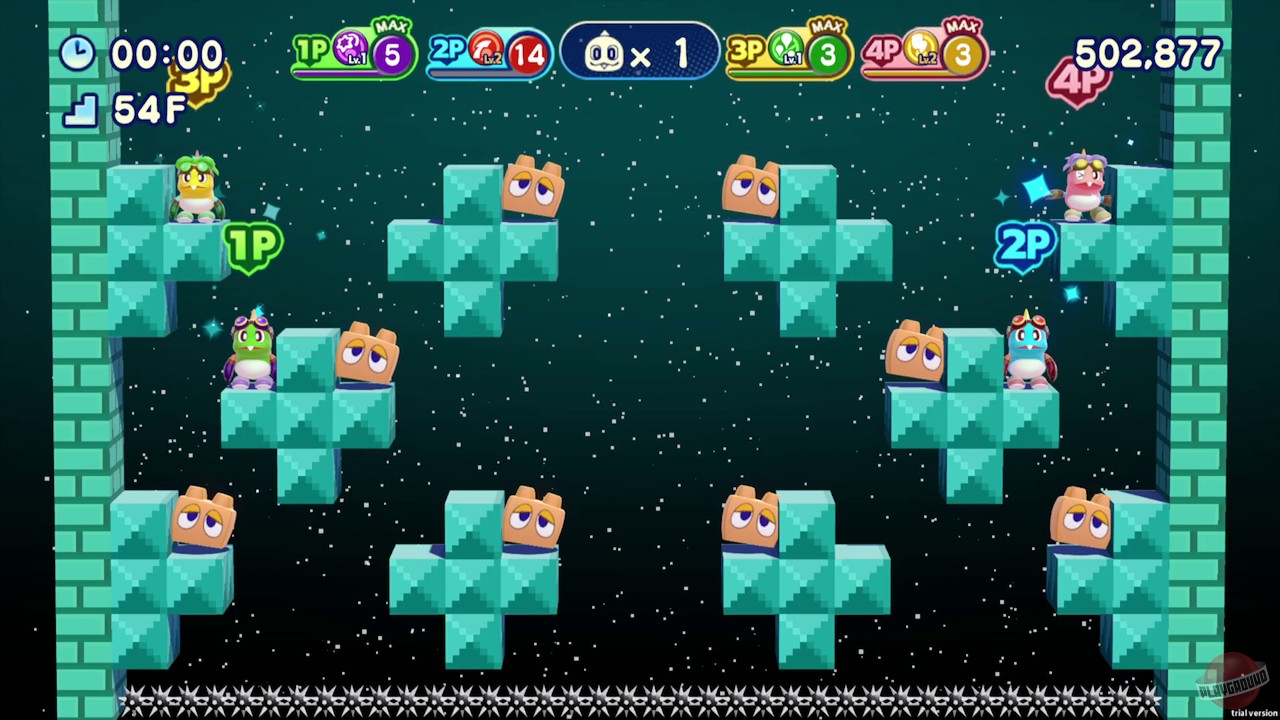
Task: Click the white dragon life counter icon
Action: tap(605, 52)
